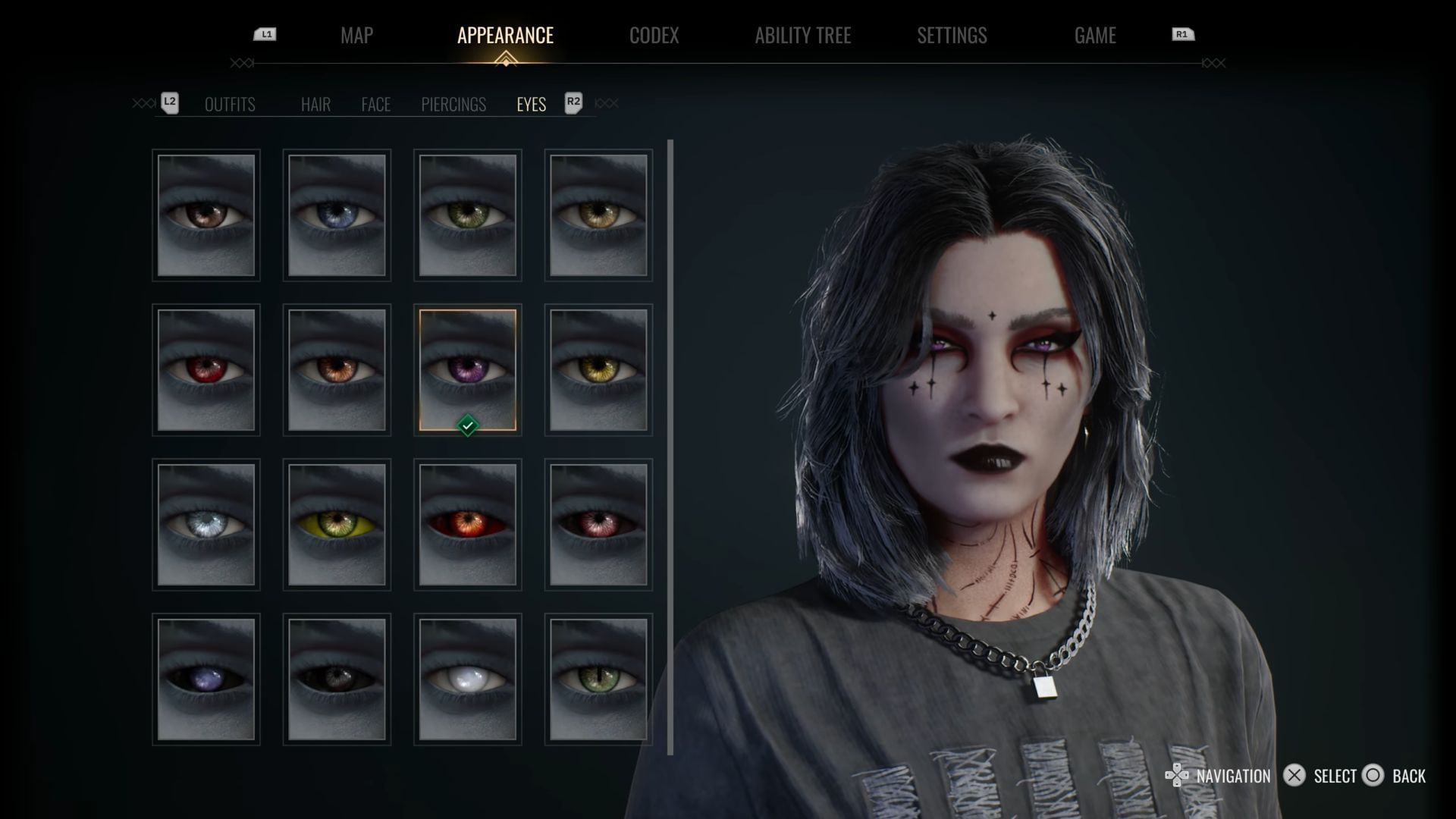Viewport: 1456px width, 819px height.
Task: Switch to the Outfits category
Action: [x=230, y=105]
